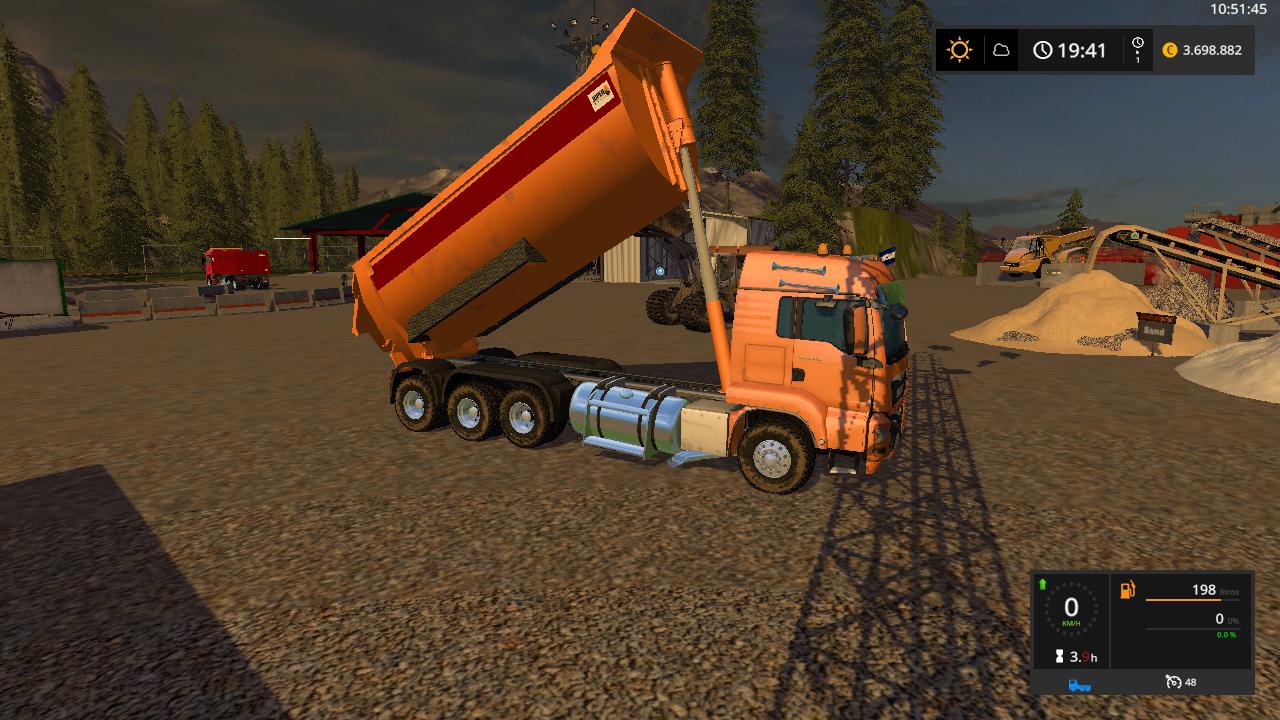Select the blue truck vehicle icon
Viewport: 1280px width, 720px height.
(1080, 684)
